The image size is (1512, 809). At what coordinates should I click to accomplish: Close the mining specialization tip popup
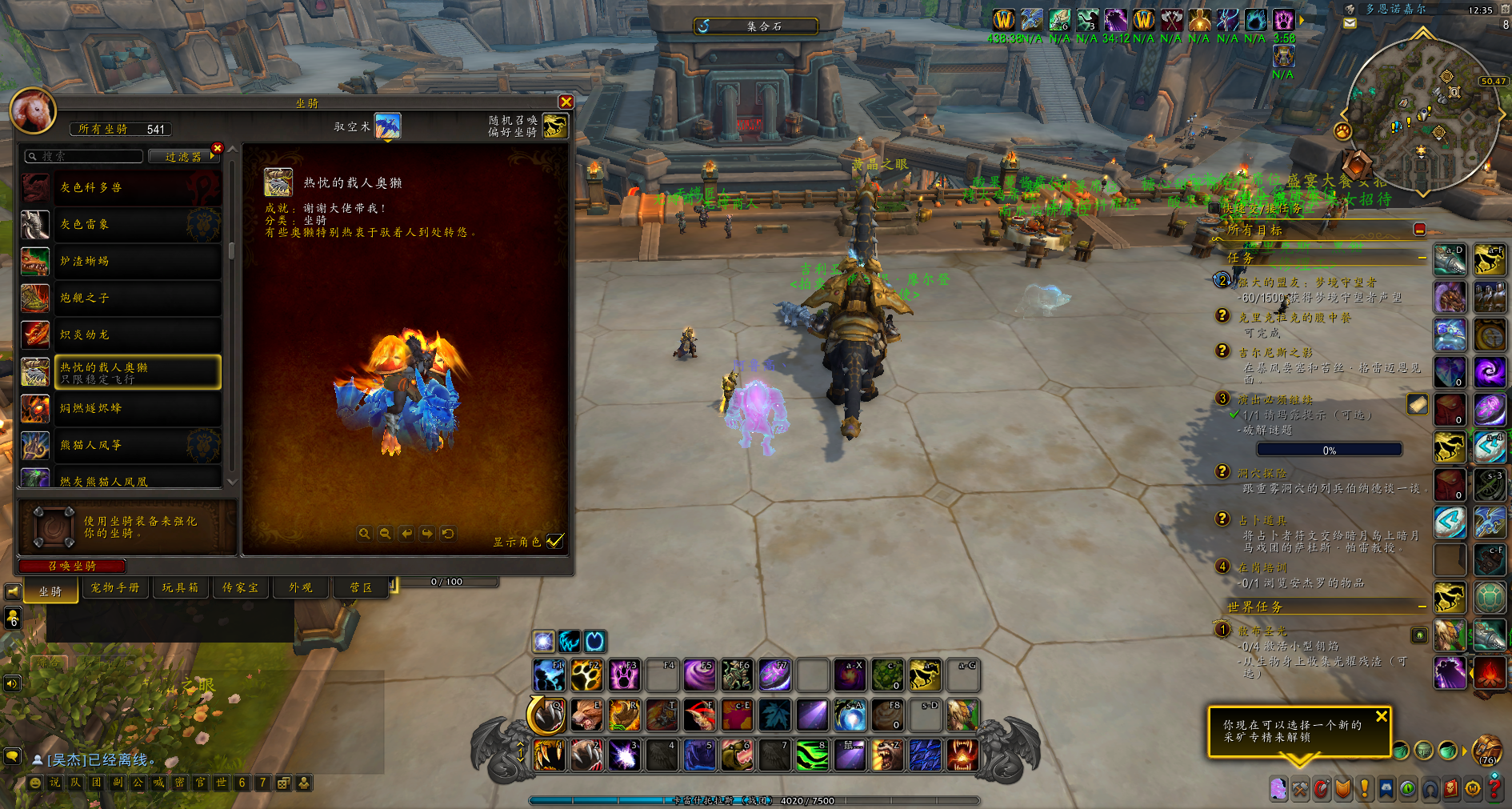(x=1381, y=717)
